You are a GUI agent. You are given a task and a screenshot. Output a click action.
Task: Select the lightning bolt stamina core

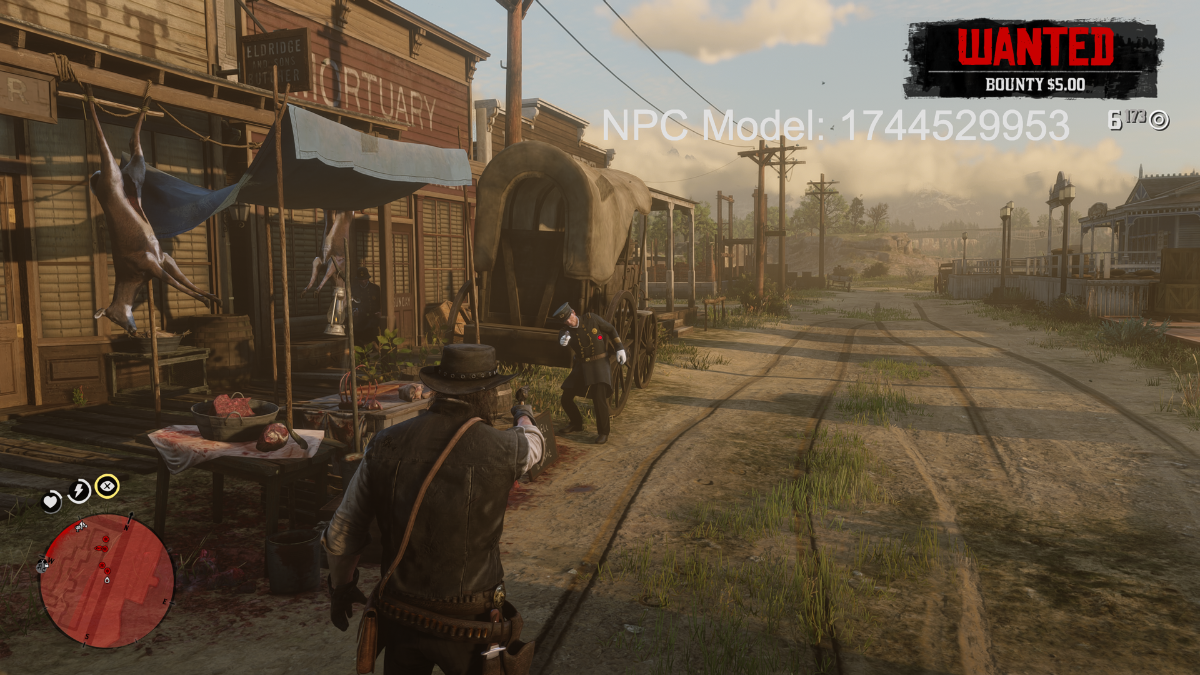pos(78,491)
